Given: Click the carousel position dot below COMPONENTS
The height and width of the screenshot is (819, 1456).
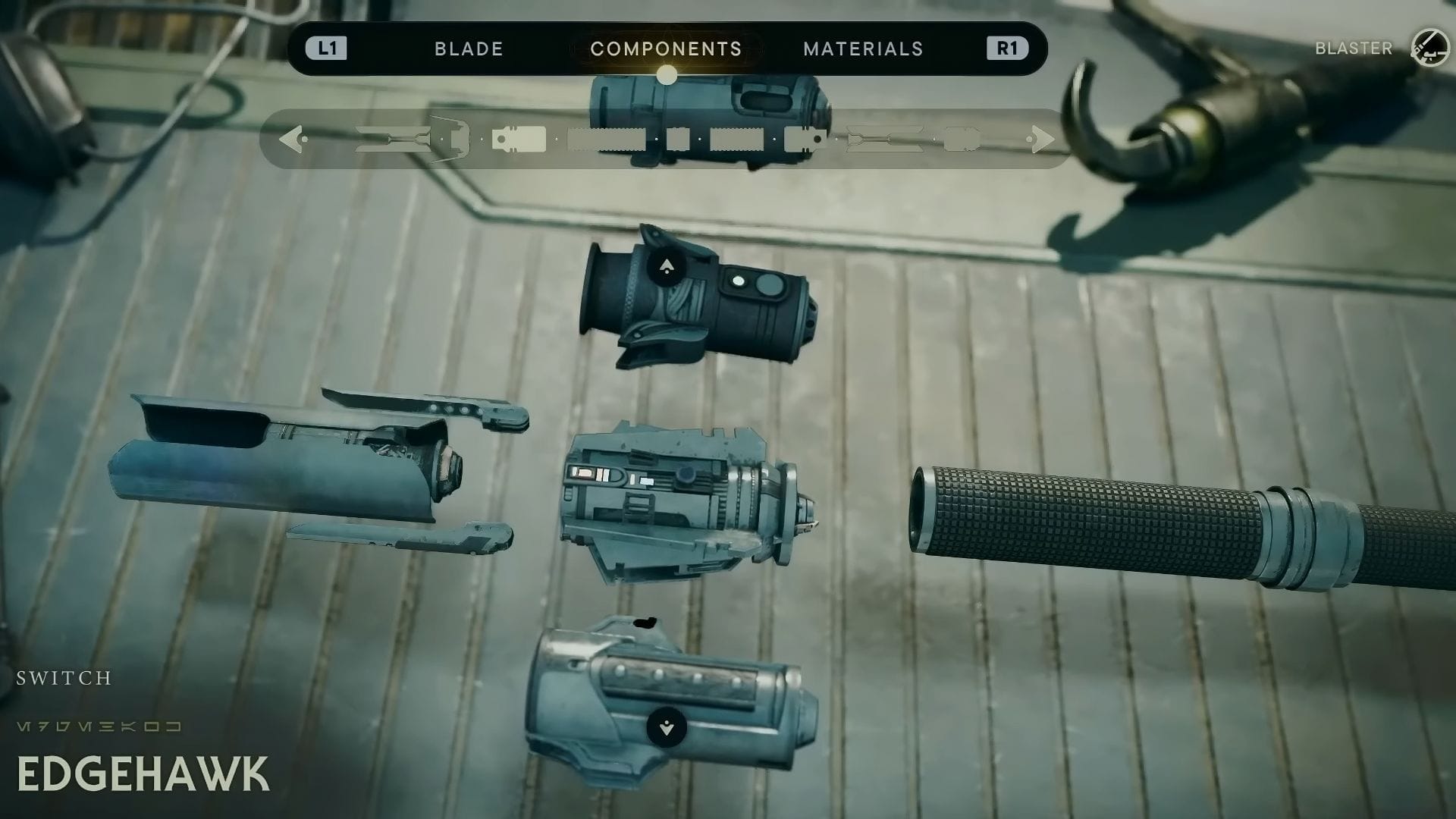Looking at the screenshot, I should pos(667,74).
